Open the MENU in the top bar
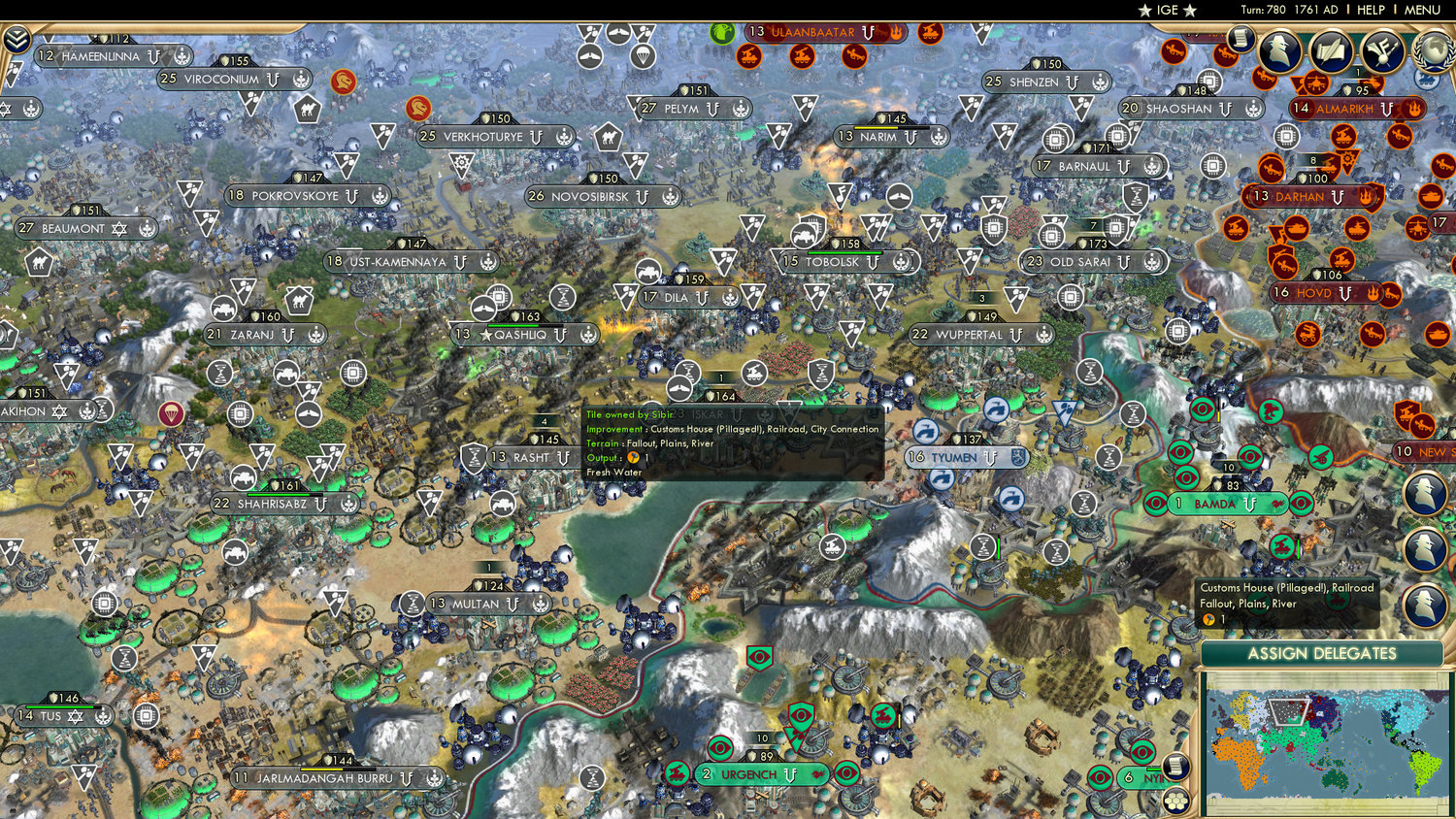Image resolution: width=1456 pixels, height=819 pixels. point(1422,11)
